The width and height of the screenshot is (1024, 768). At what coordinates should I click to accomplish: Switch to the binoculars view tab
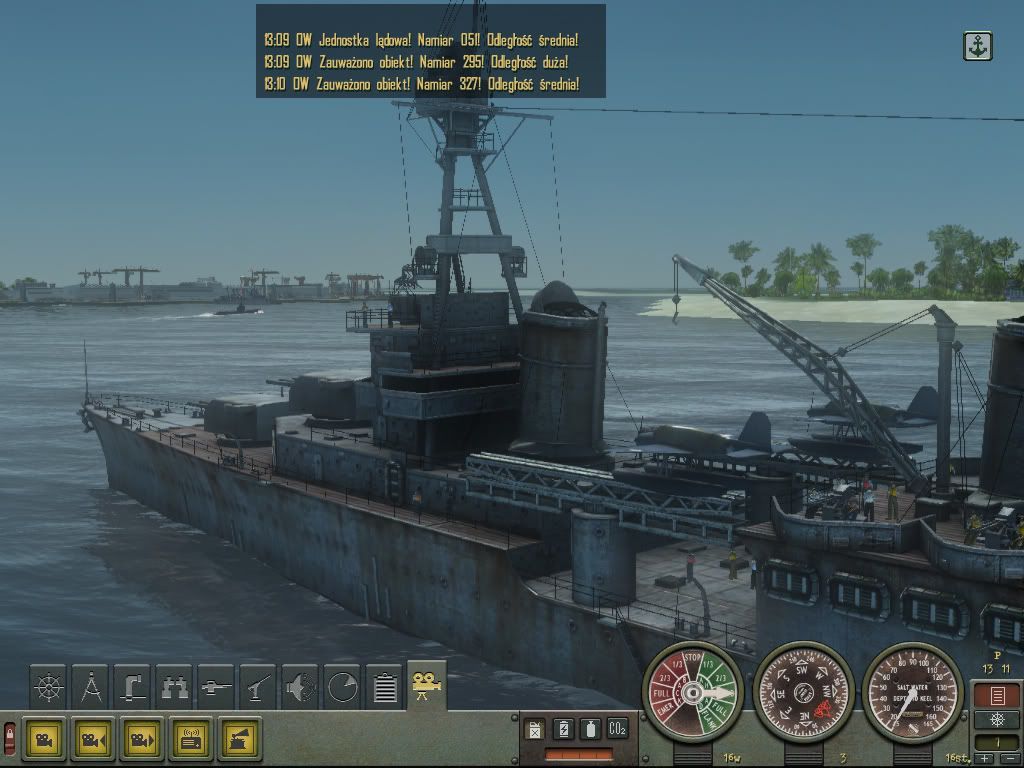174,688
